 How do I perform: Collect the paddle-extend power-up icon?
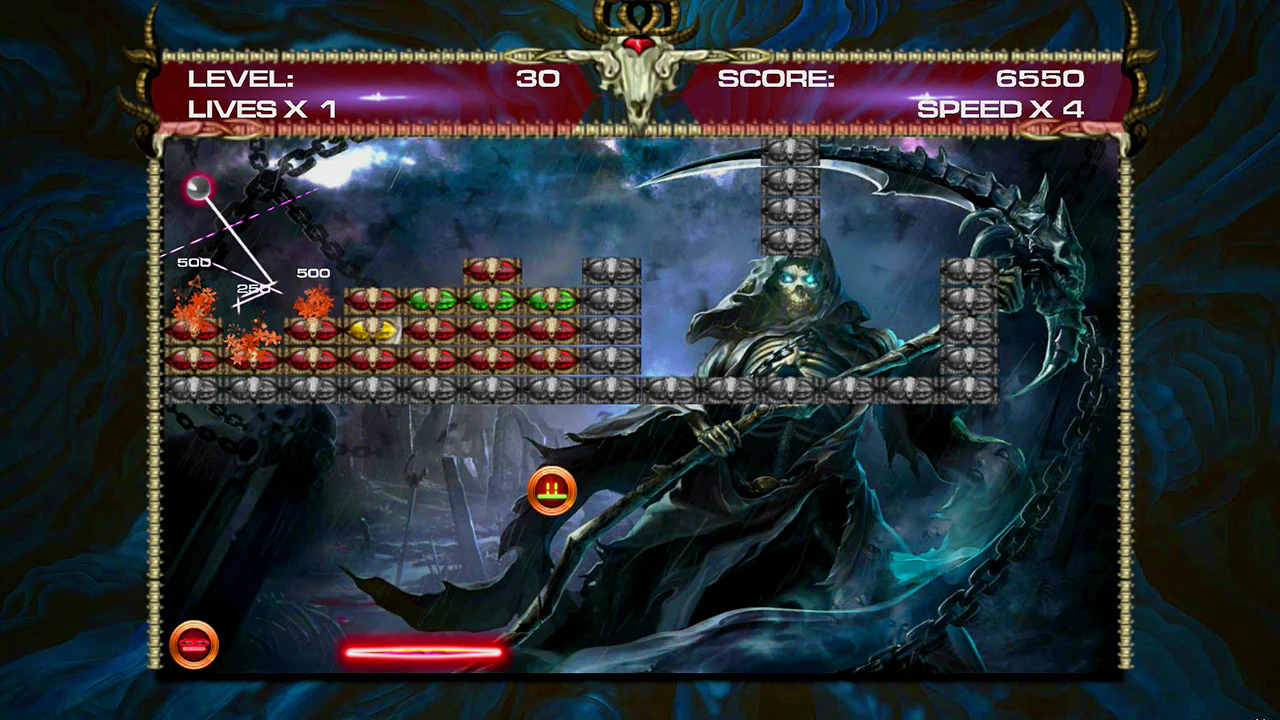pyautogui.click(x=551, y=489)
